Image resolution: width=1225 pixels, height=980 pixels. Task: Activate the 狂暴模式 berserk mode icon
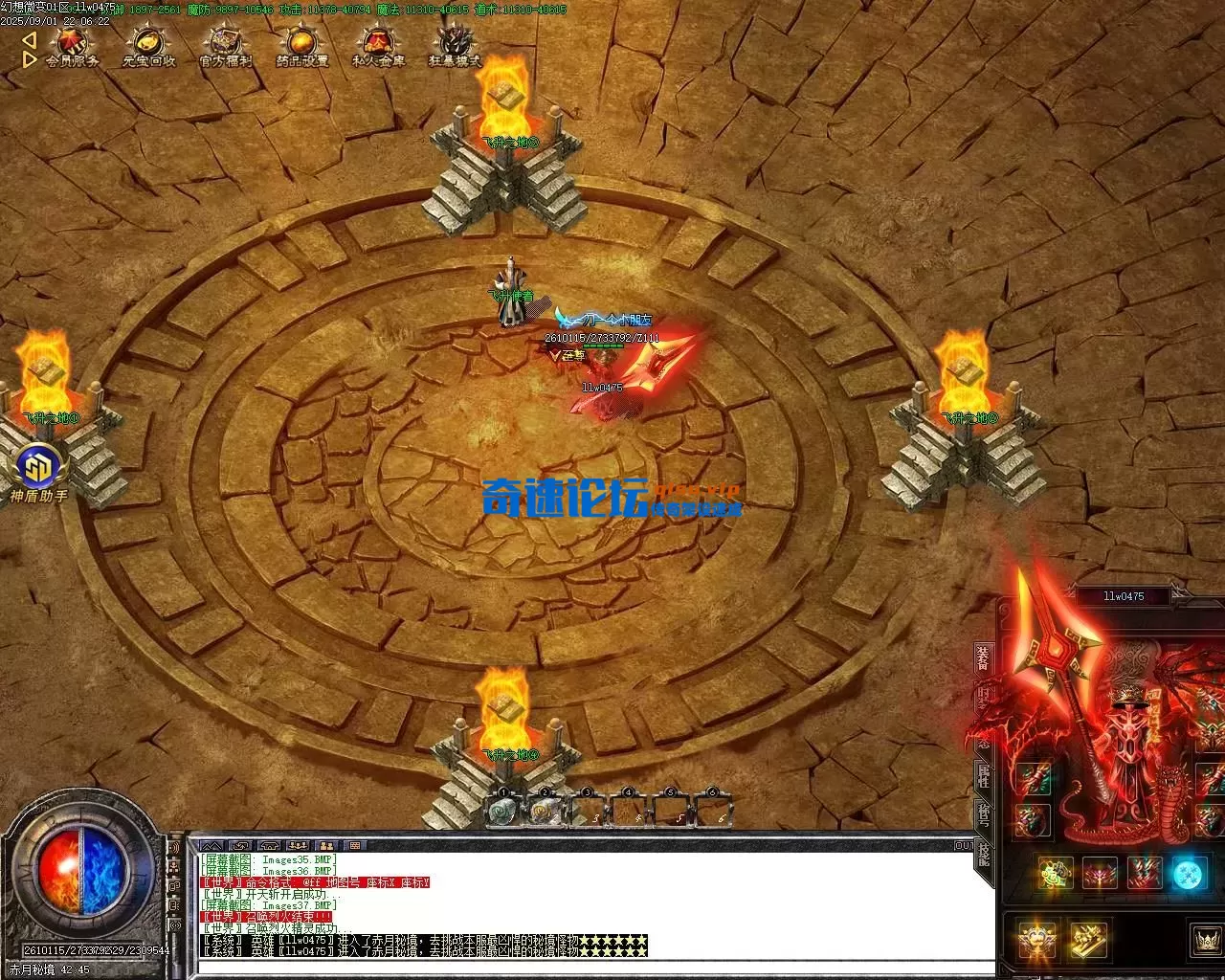coord(455,47)
